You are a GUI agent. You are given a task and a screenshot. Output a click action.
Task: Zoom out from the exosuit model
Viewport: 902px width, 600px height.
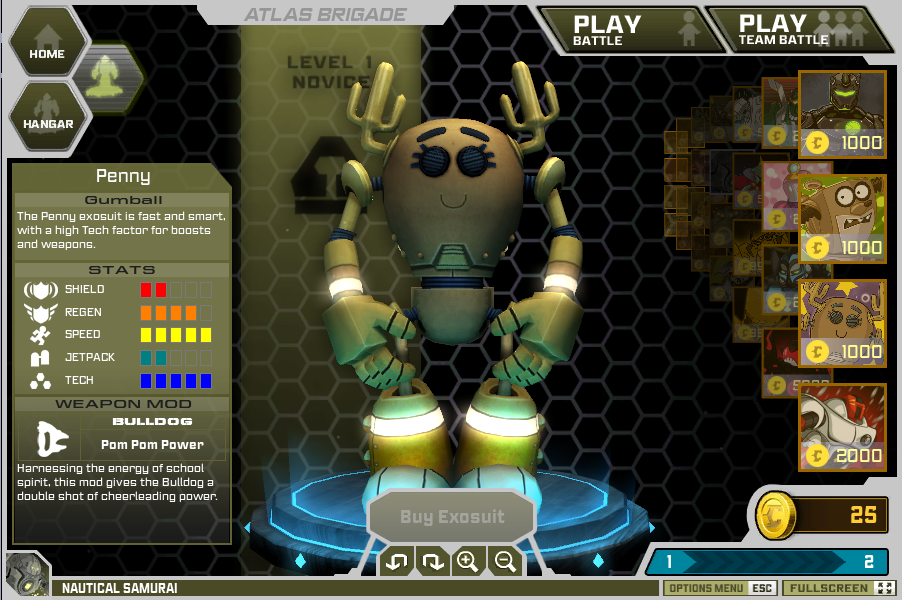tap(504, 562)
